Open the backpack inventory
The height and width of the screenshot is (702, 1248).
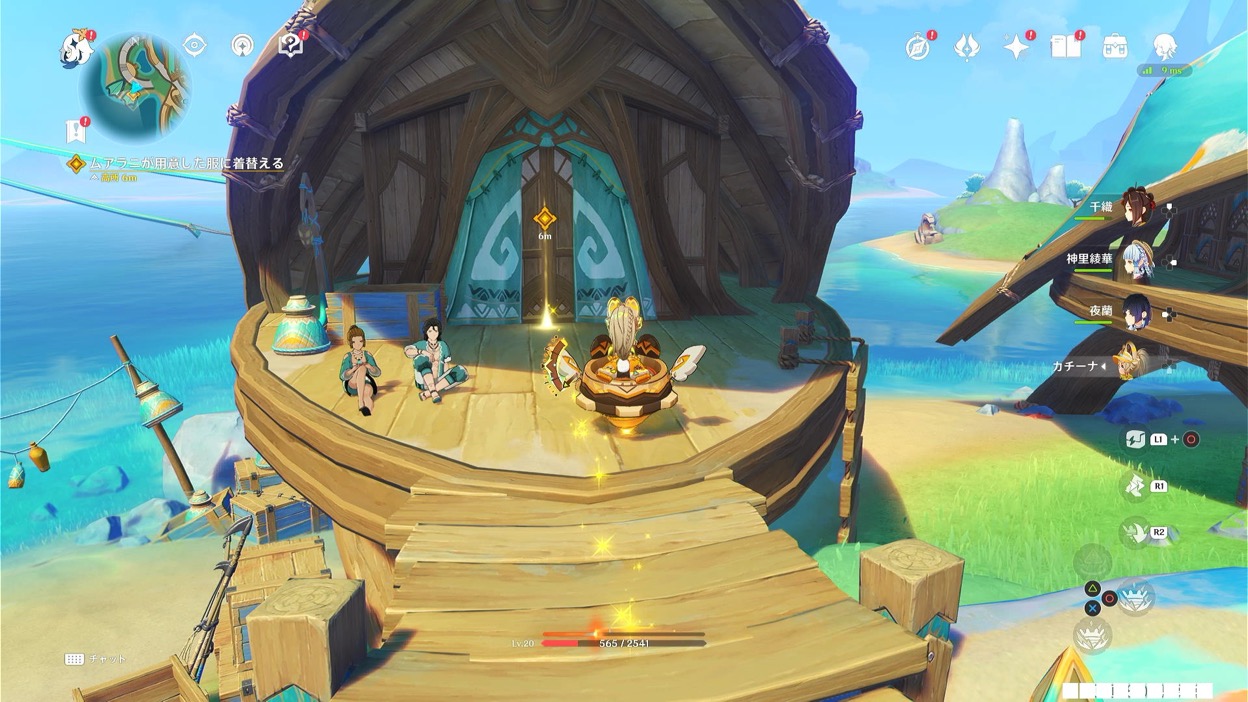point(1114,46)
